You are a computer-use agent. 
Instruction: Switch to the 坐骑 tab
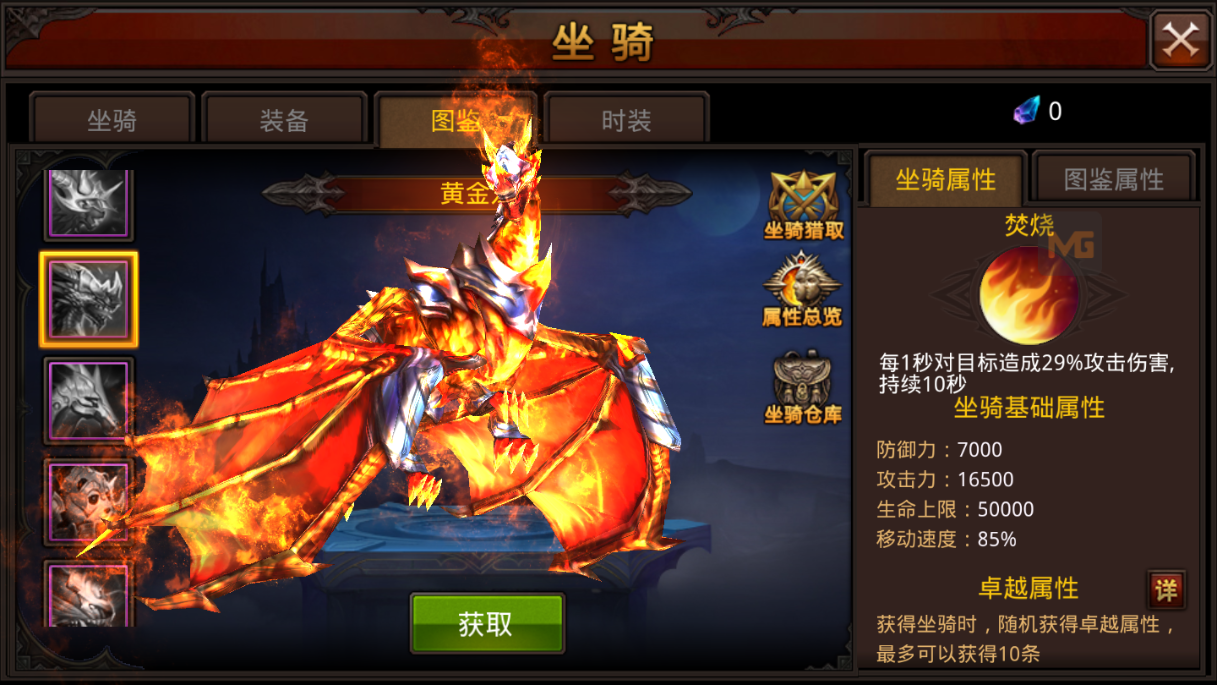click(x=111, y=120)
